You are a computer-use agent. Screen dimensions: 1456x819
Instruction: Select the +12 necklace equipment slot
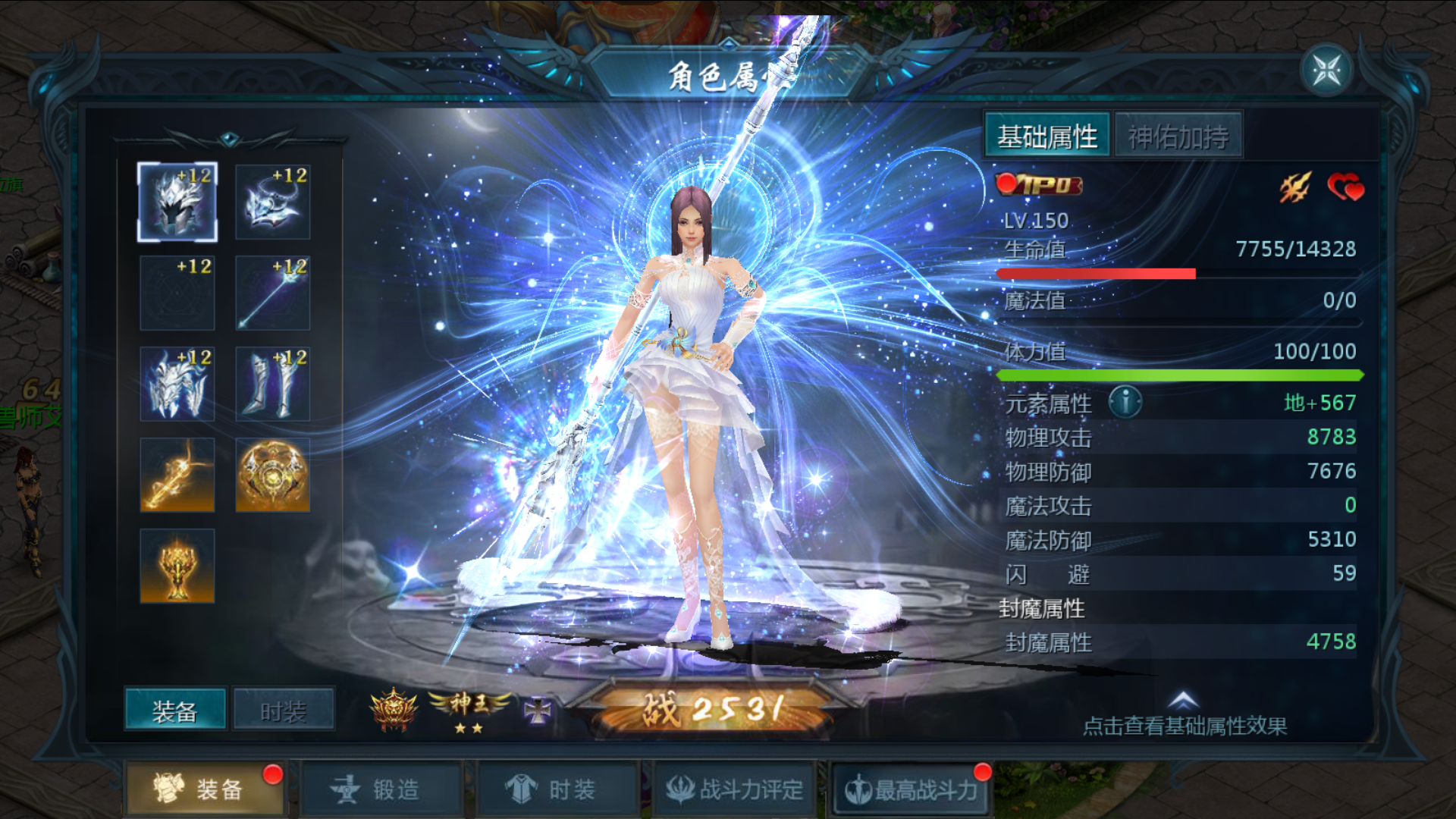[273, 202]
